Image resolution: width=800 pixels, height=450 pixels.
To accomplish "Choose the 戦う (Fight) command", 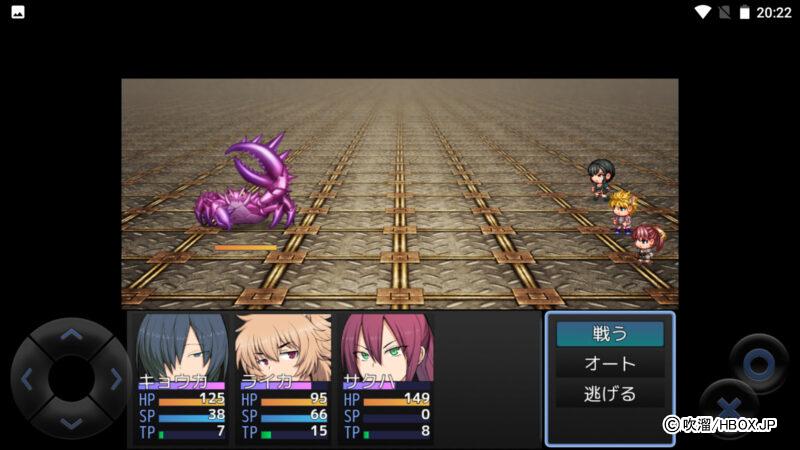I will pyautogui.click(x=609, y=333).
